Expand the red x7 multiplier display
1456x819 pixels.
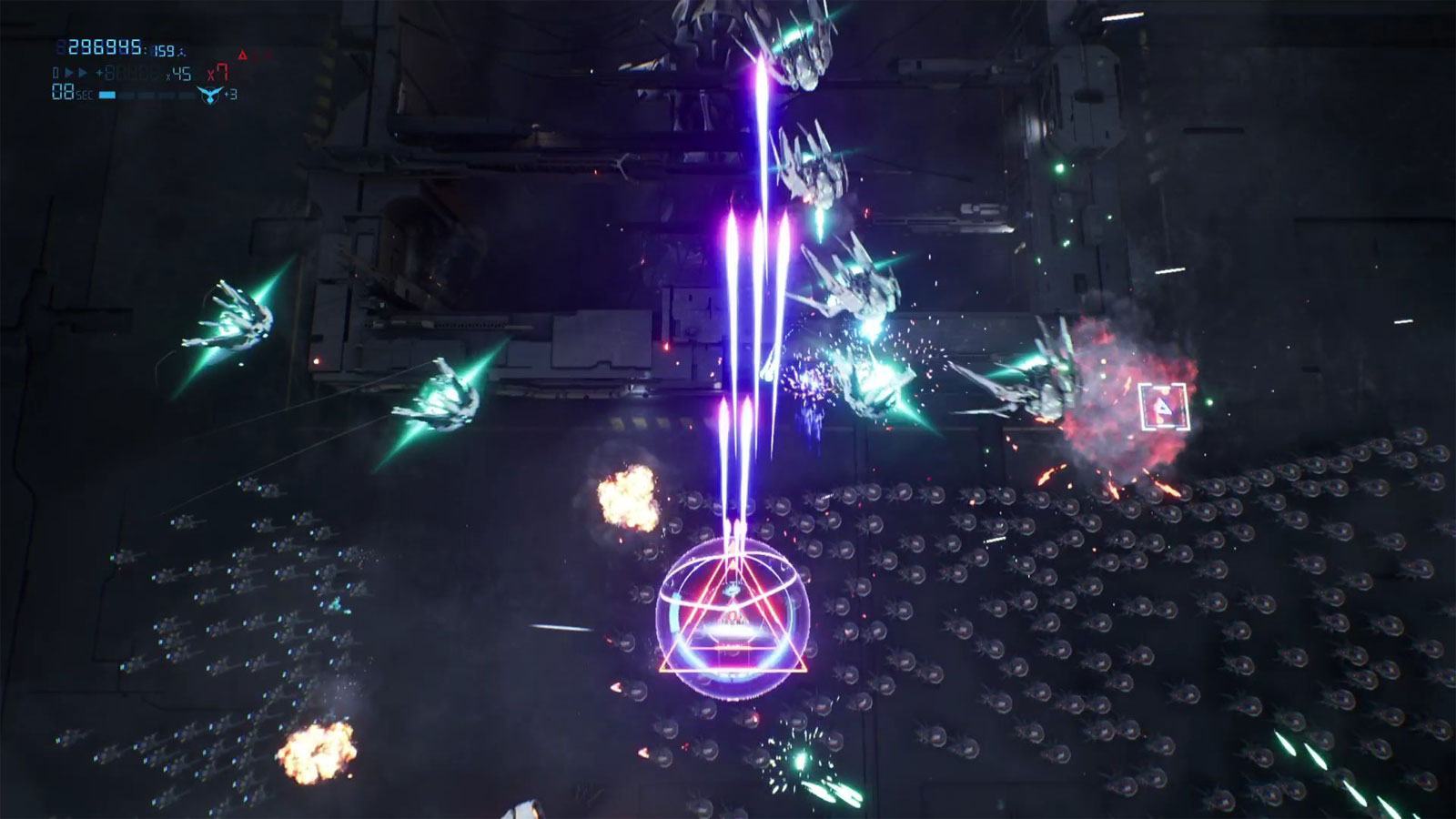tap(218, 72)
